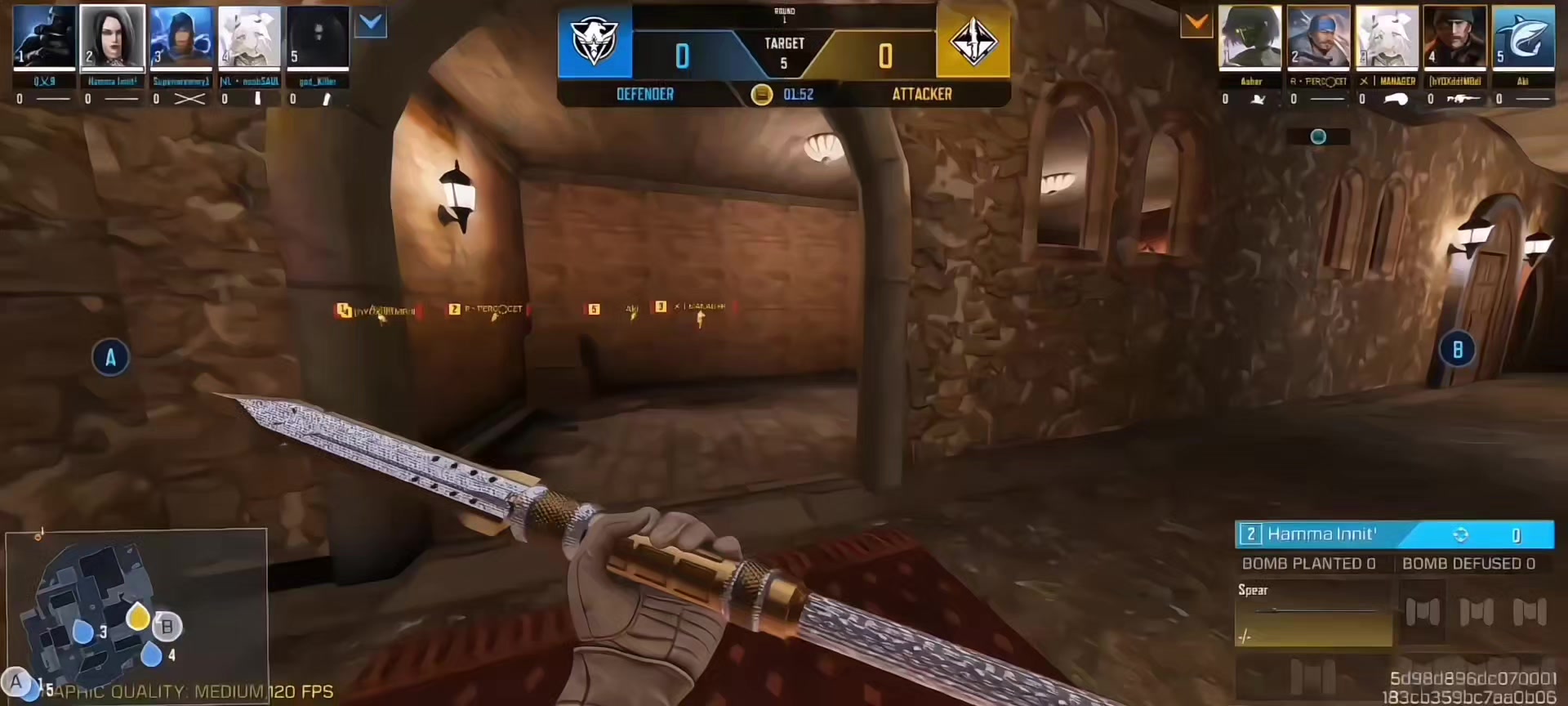The height and width of the screenshot is (706, 1568).
Task: Choose MANAGER's attacker portrait
Action: click(x=1387, y=38)
